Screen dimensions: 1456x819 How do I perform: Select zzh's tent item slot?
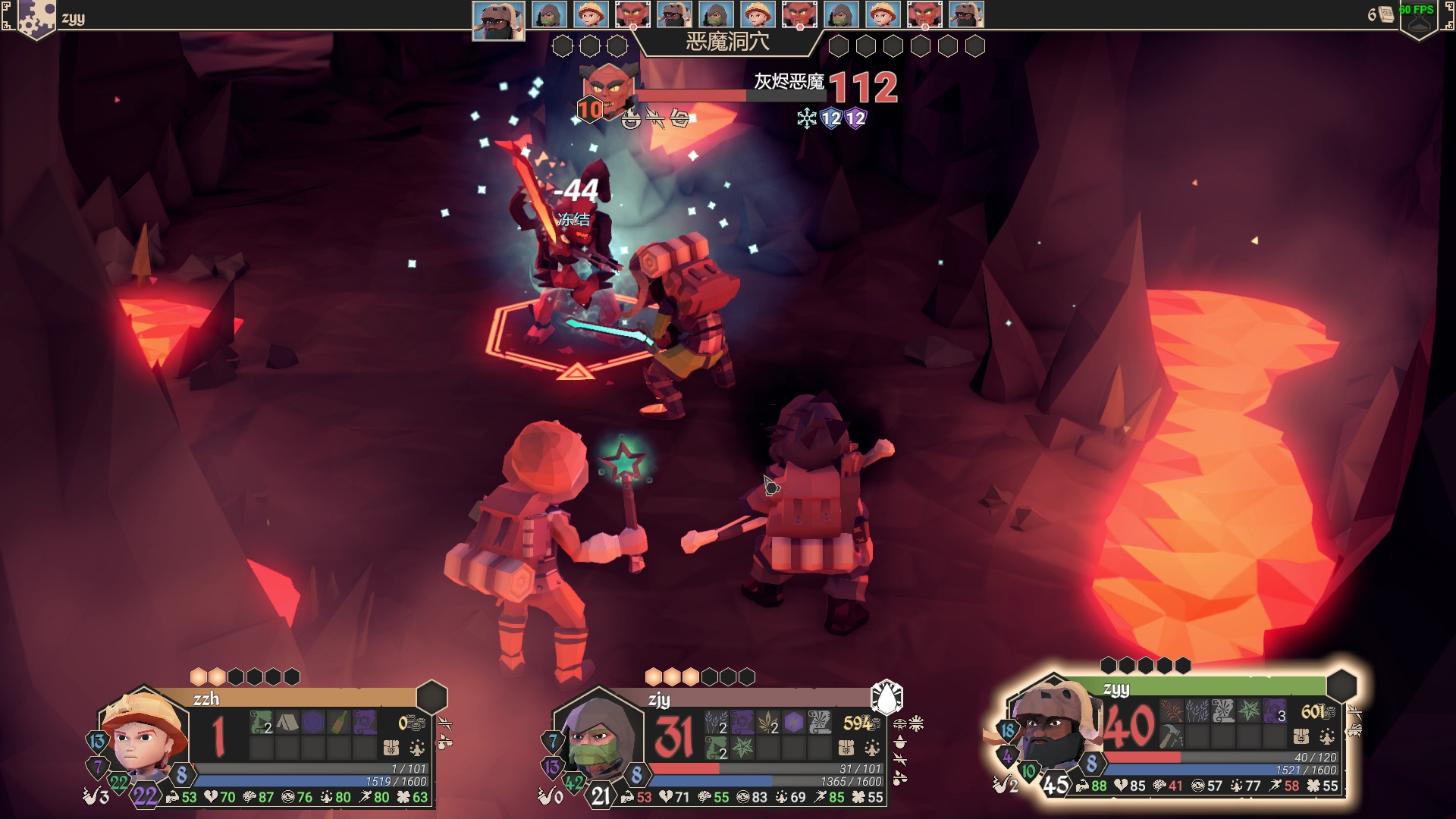point(287,723)
